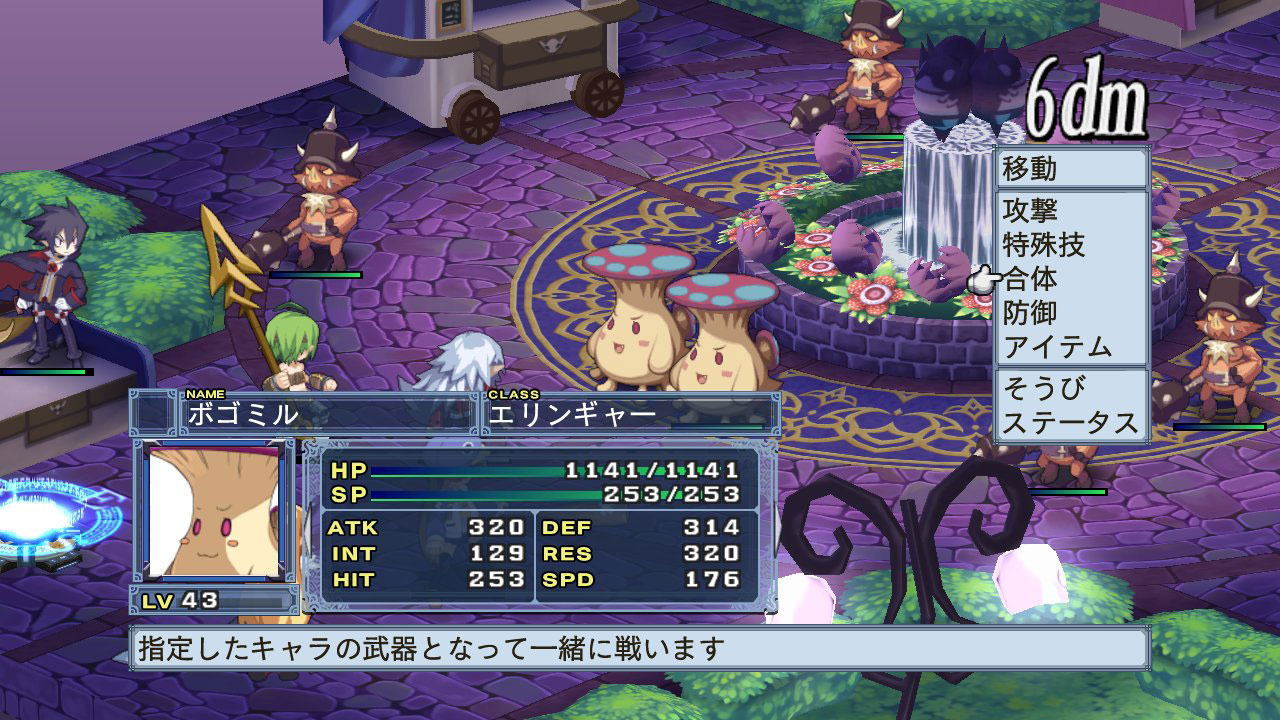Choose the 攻撃 (Attack) command
Viewport: 1280px width, 720px height.
tap(1030, 211)
